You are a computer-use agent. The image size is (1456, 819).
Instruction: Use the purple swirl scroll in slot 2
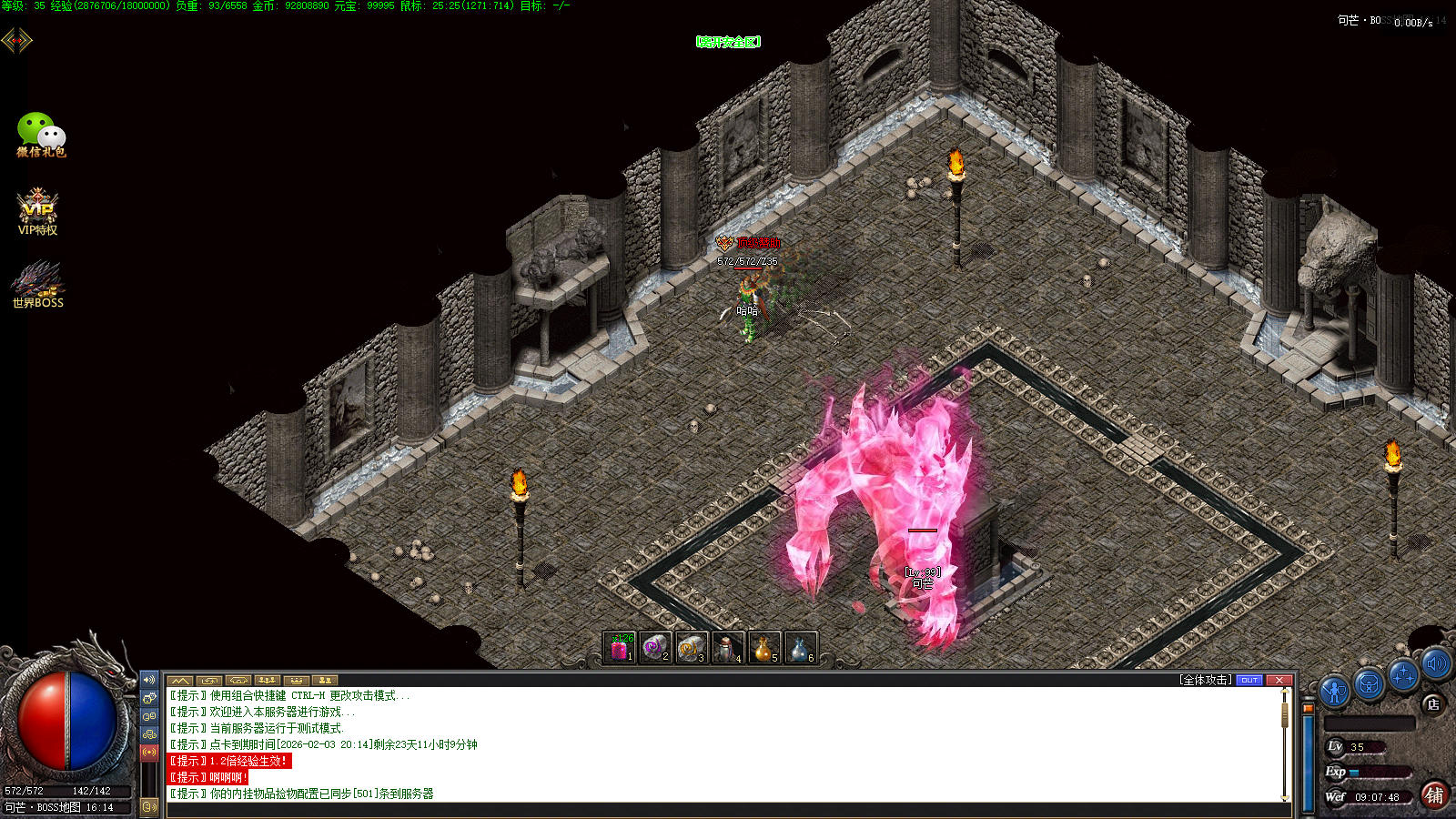tap(655, 648)
